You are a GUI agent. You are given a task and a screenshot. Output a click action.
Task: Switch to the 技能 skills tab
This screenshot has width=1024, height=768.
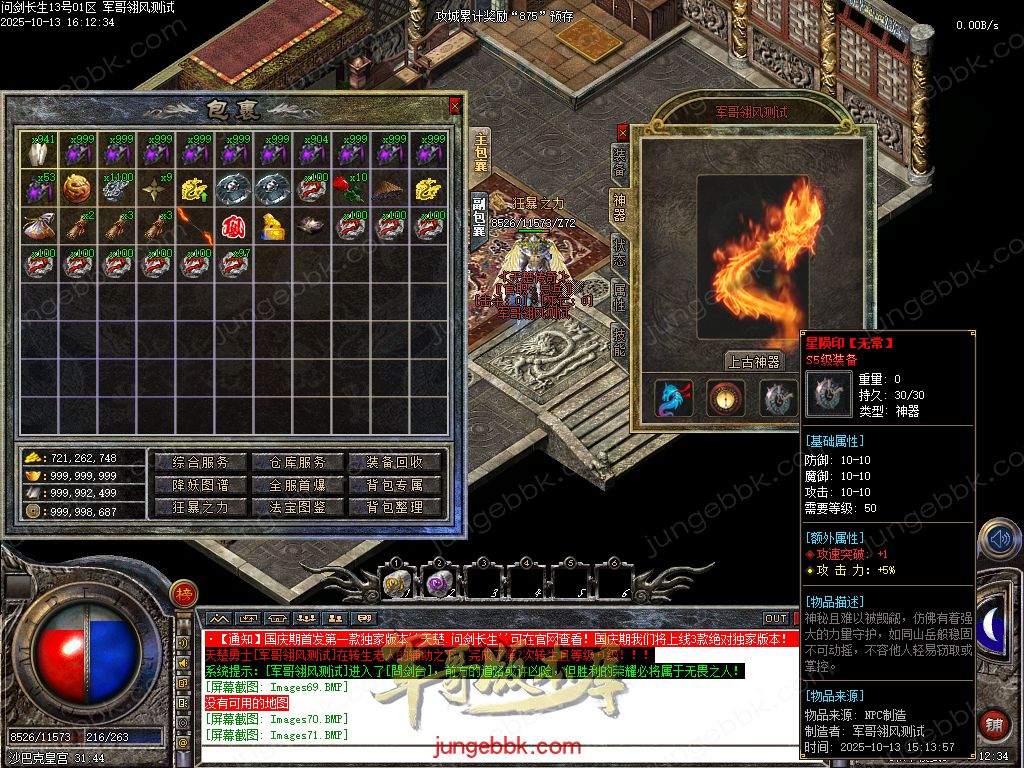620,342
